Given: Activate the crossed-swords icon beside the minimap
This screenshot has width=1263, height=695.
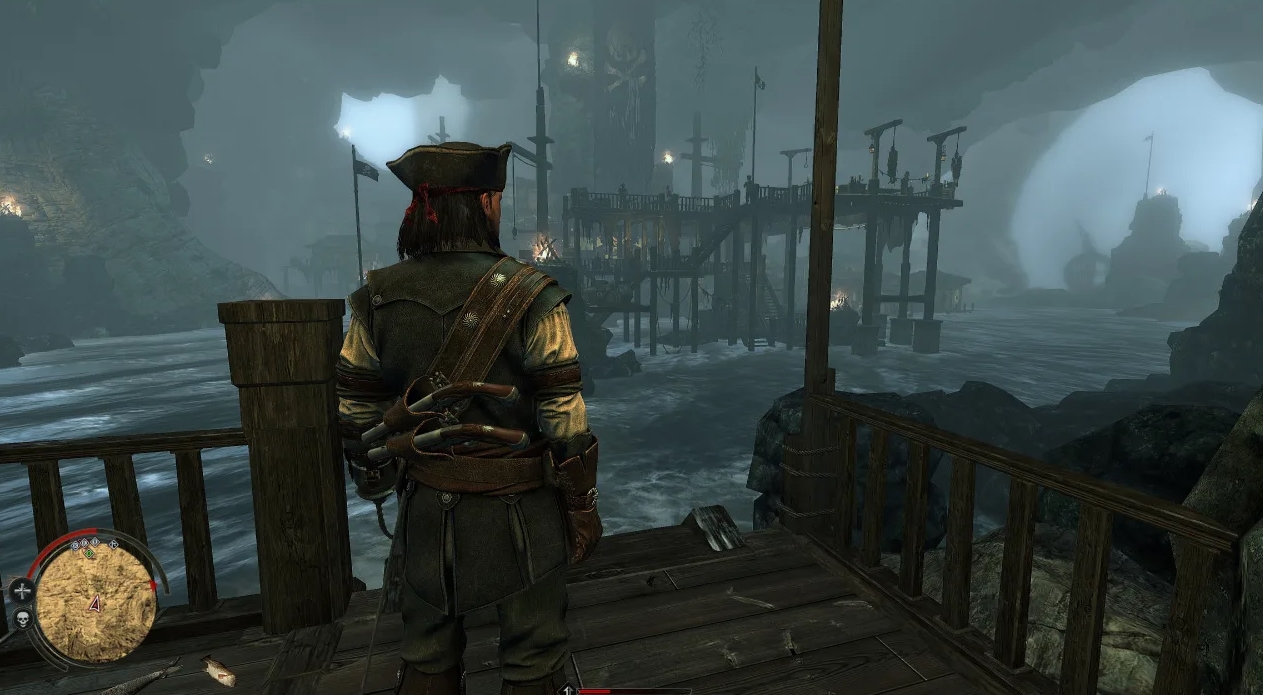Looking at the screenshot, I should click(21, 590).
